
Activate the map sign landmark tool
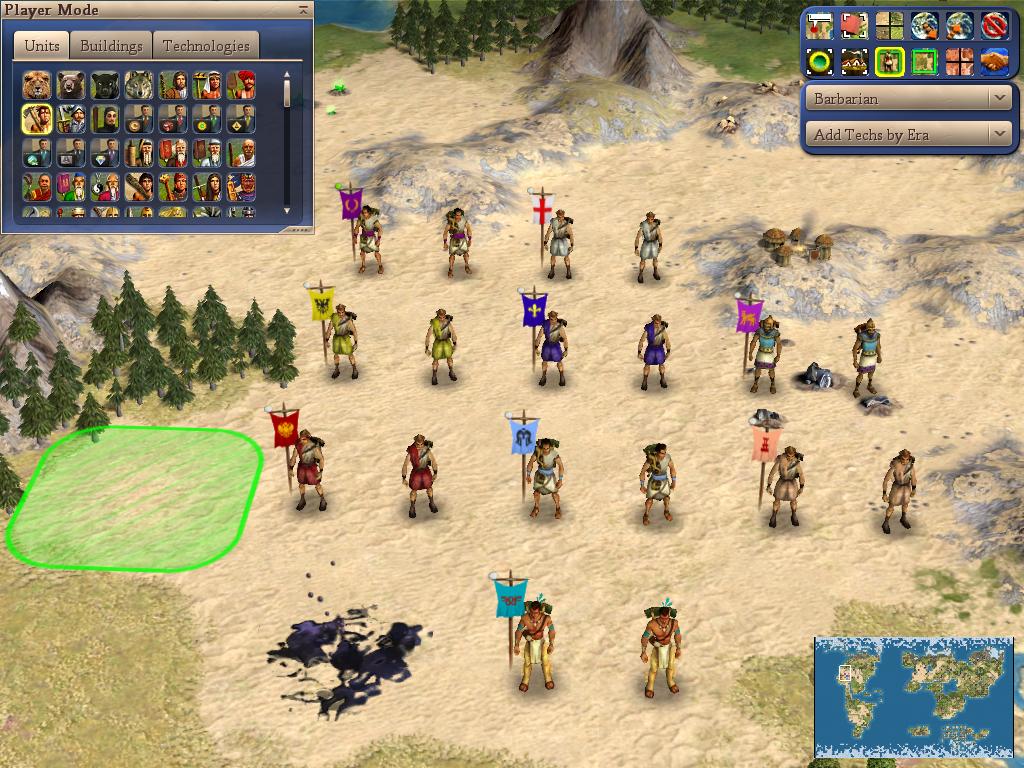coord(820,25)
